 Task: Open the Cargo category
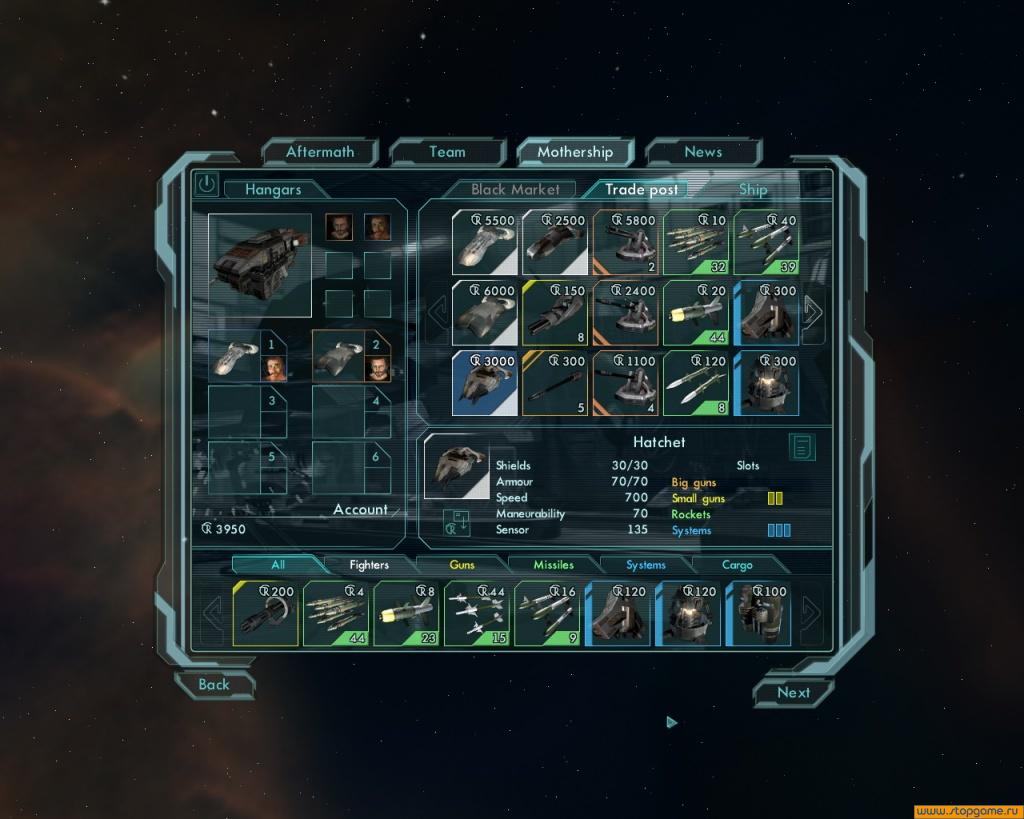[737, 565]
